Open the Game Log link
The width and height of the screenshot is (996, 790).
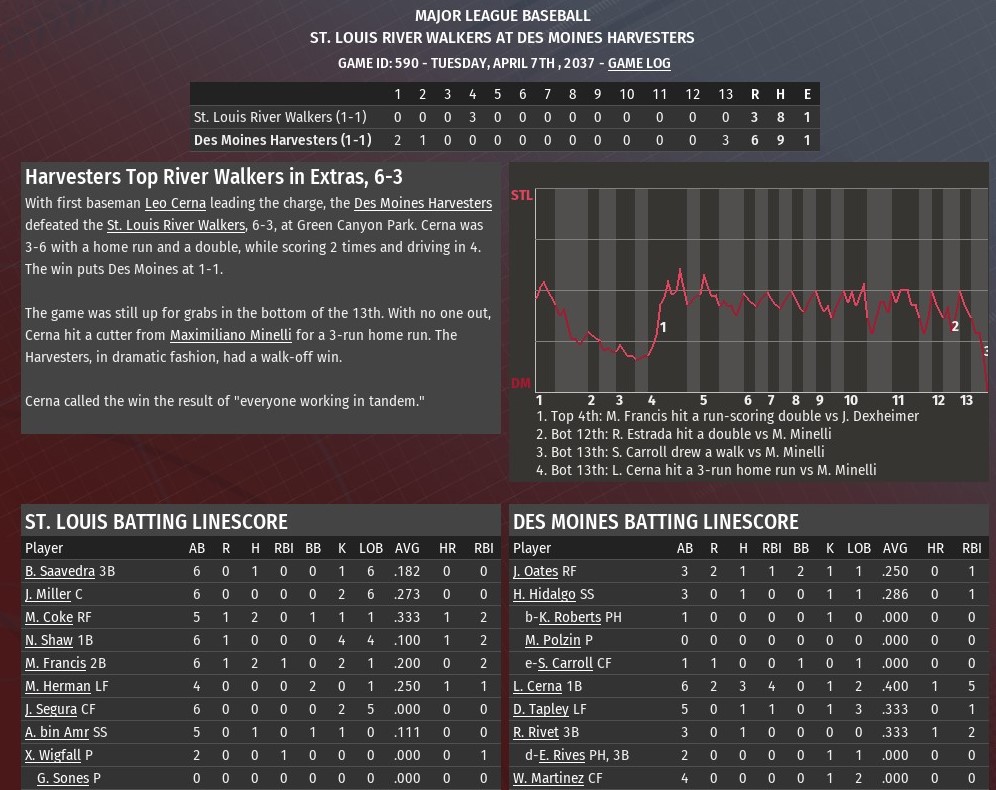[639, 63]
